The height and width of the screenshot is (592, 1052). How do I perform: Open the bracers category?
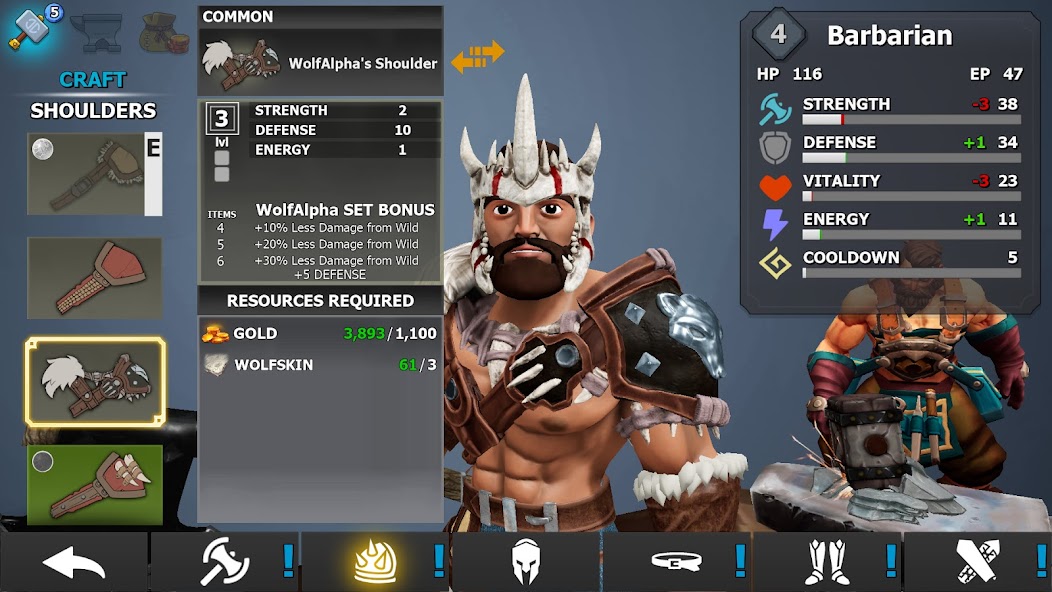[976, 563]
